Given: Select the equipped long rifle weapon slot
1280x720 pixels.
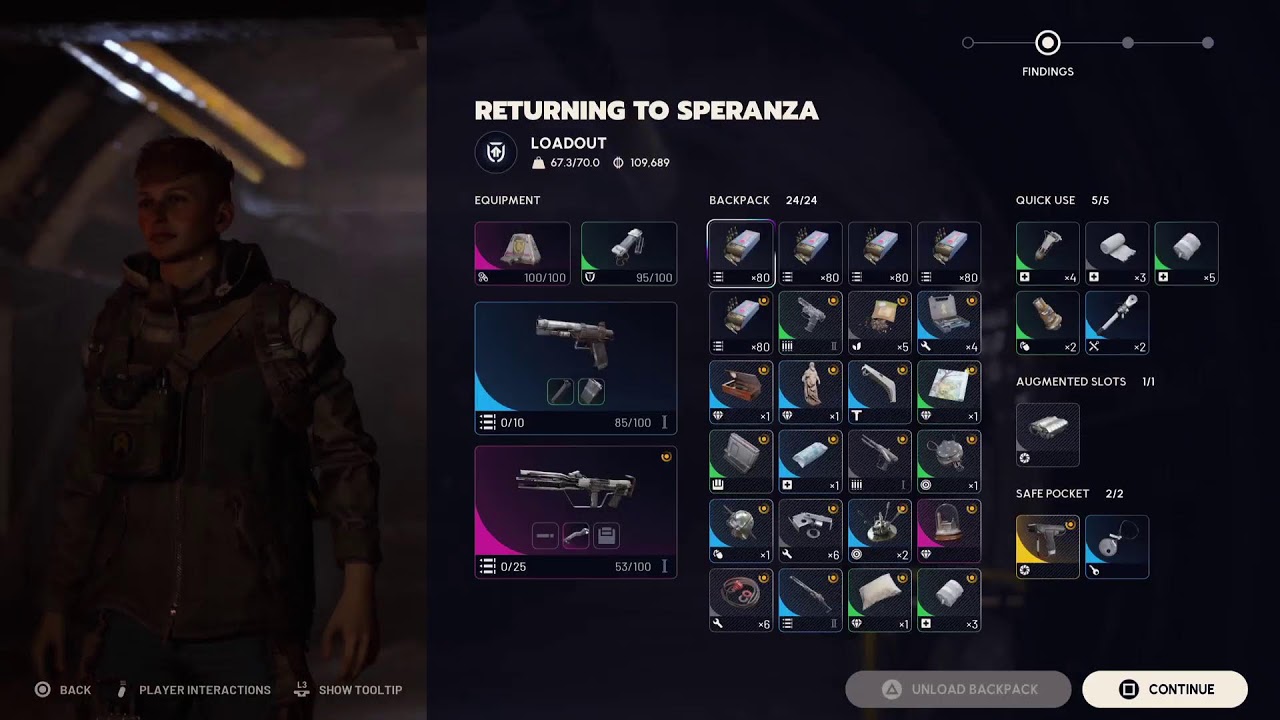Looking at the screenshot, I should [575, 511].
